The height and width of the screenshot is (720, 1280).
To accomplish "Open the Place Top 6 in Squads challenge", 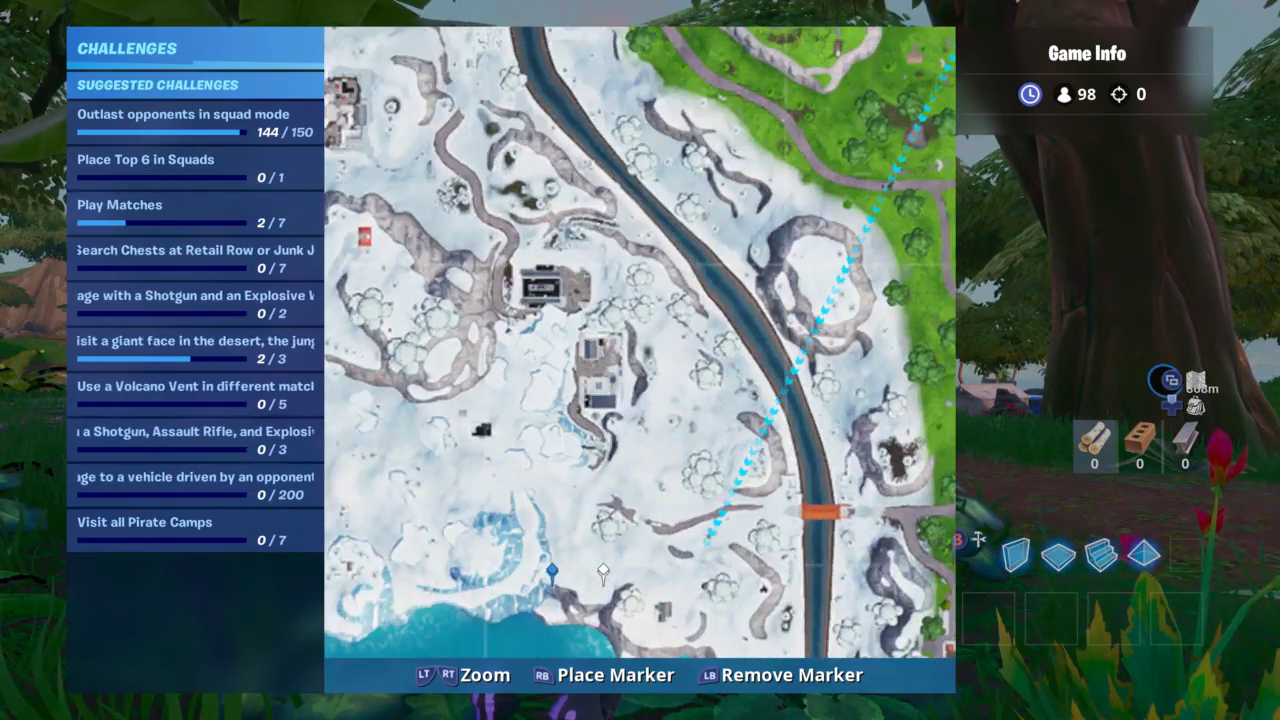I will coord(195,168).
